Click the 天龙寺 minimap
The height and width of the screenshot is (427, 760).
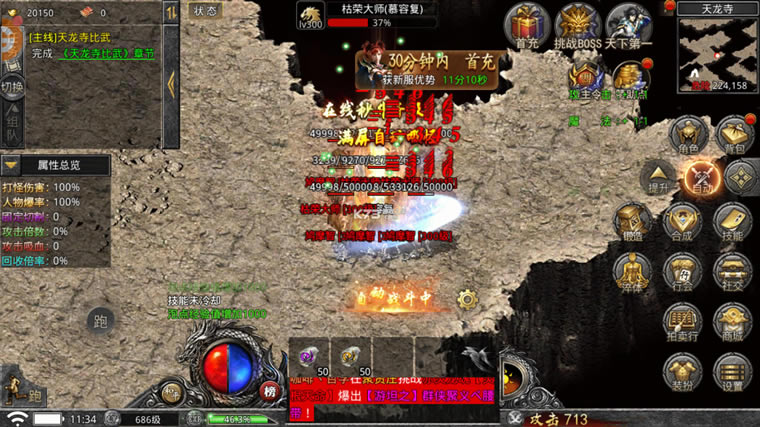click(x=716, y=48)
